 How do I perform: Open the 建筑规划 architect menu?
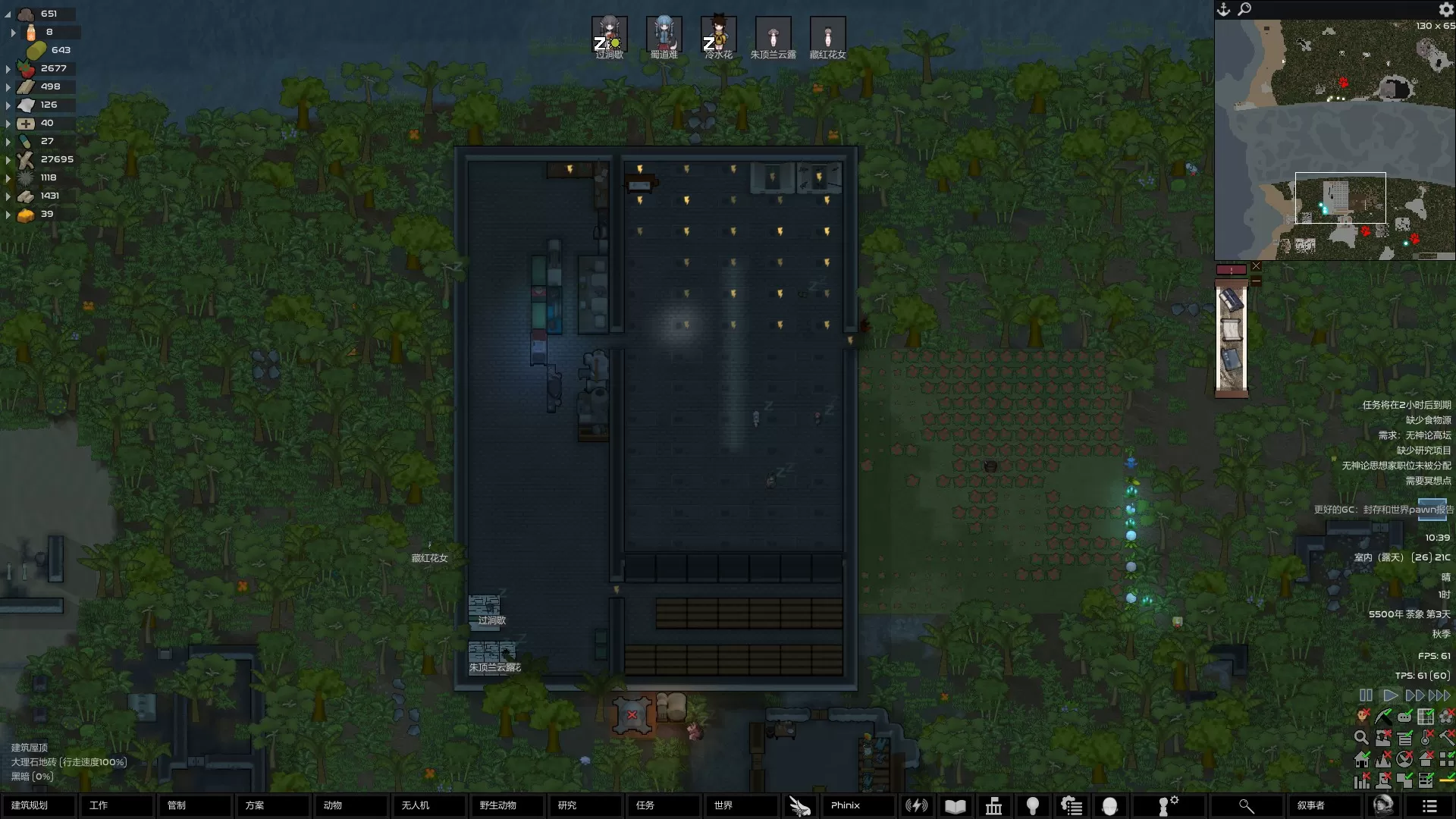pos(38,805)
